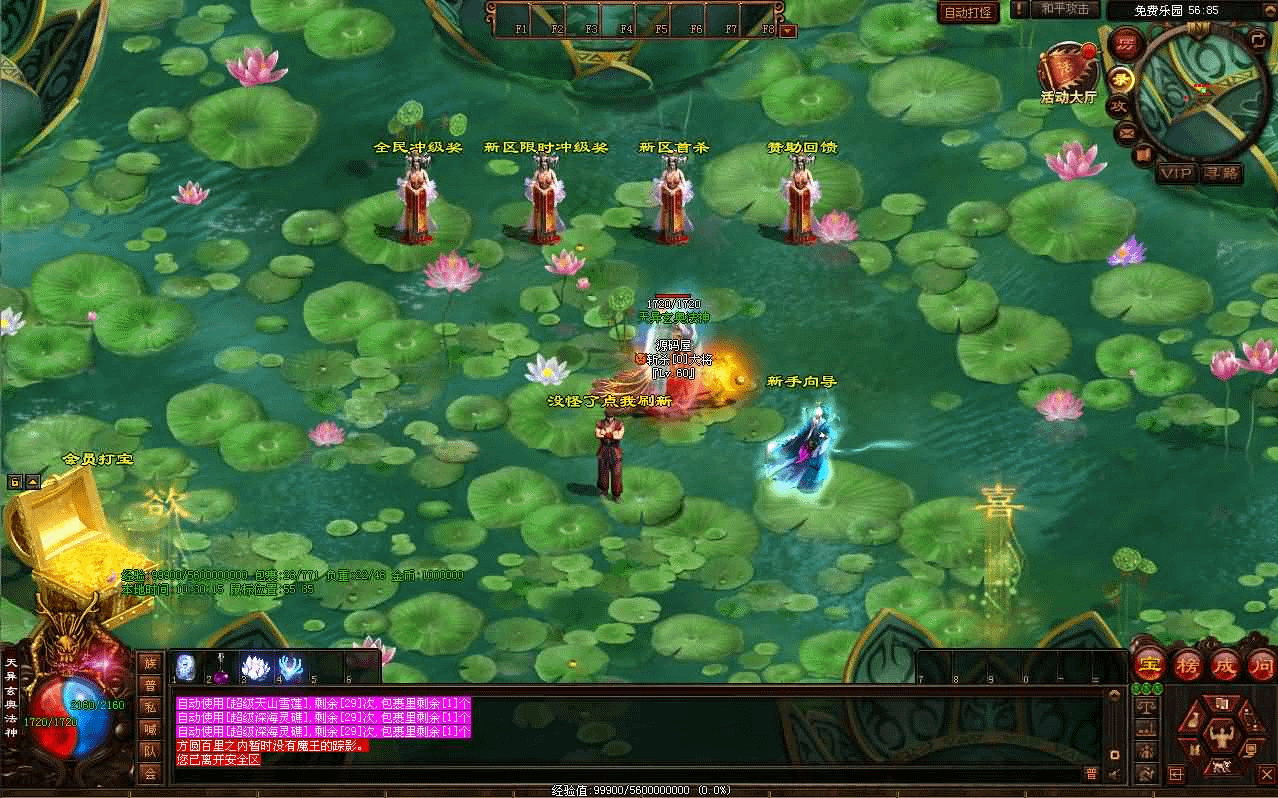Viewport: 1278px width, 798px height.
Task: Open the VIP panel
Action: click(x=1176, y=173)
